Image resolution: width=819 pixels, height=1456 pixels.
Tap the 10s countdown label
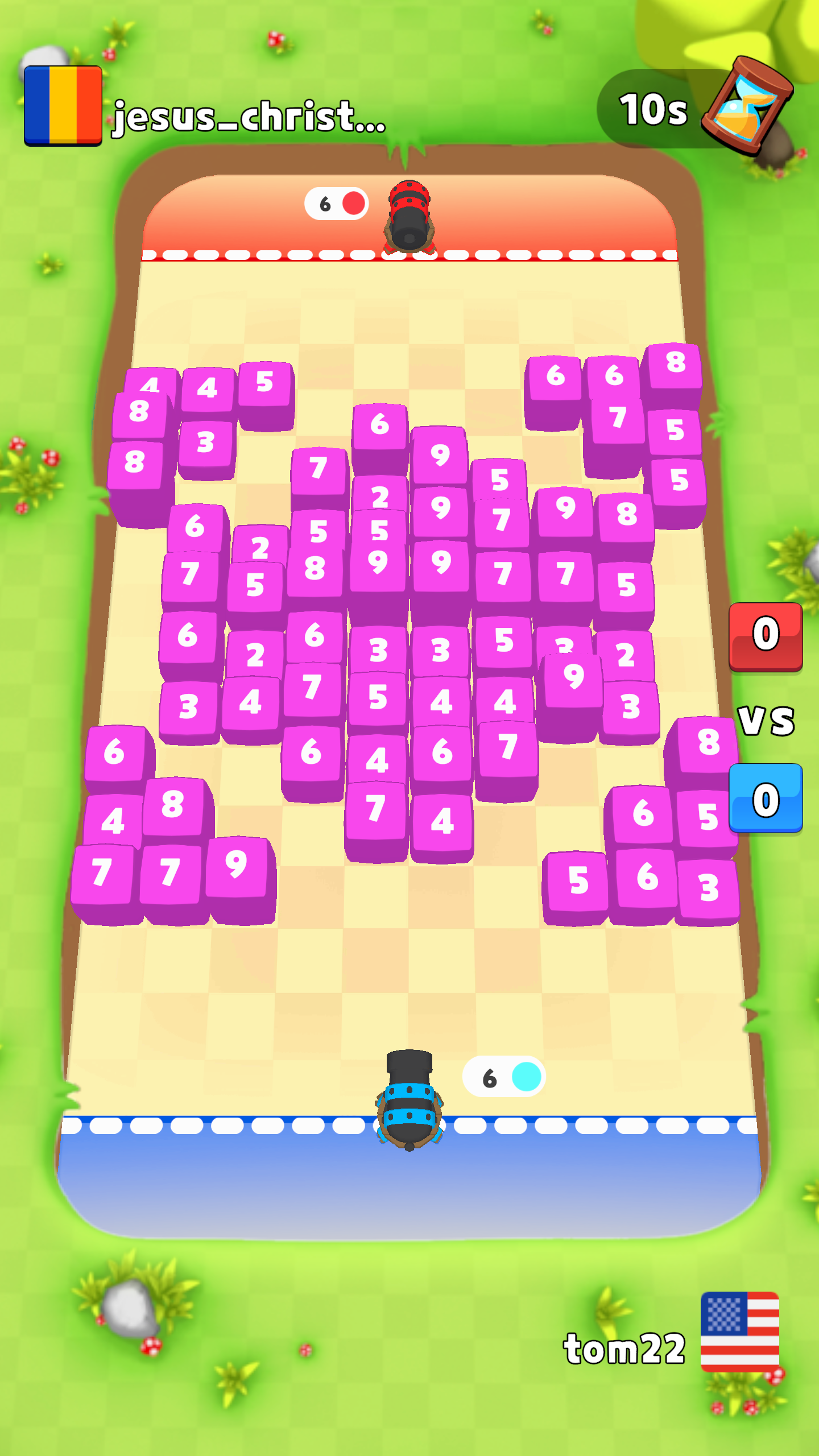pyautogui.click(x=652, y=108)
